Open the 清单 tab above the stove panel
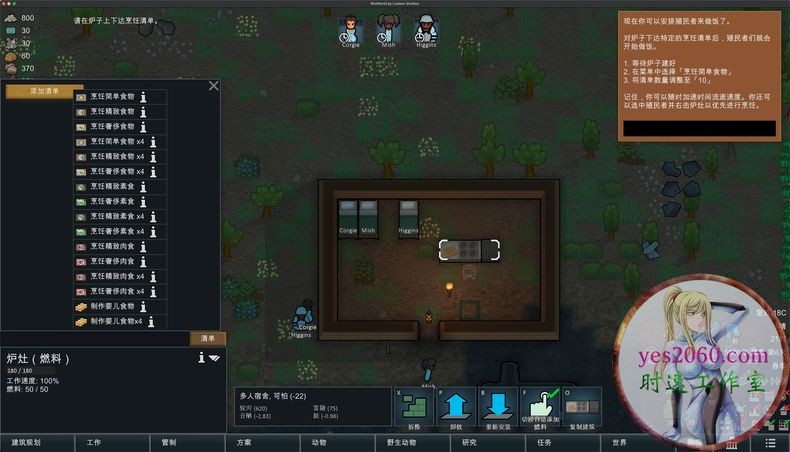Viewport: 790px width, 452px height. [x=208, y=338]
